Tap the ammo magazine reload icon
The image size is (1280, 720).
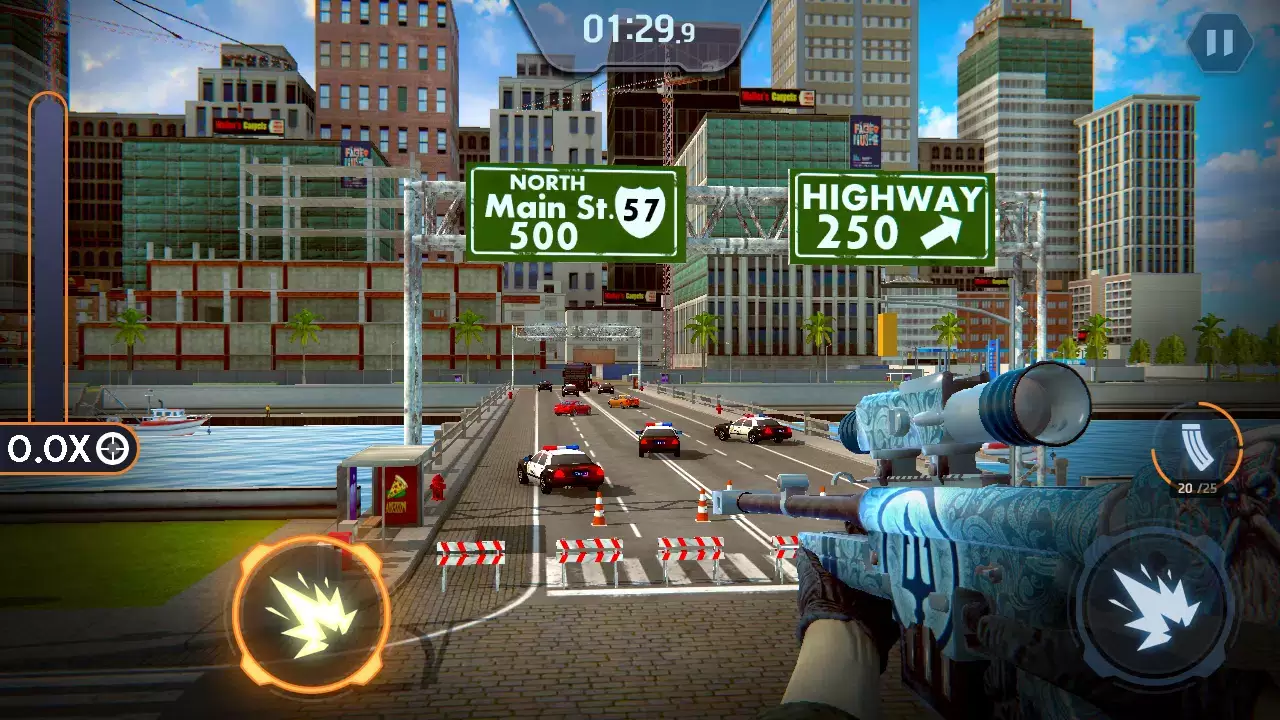click(x=1196, y=444)
